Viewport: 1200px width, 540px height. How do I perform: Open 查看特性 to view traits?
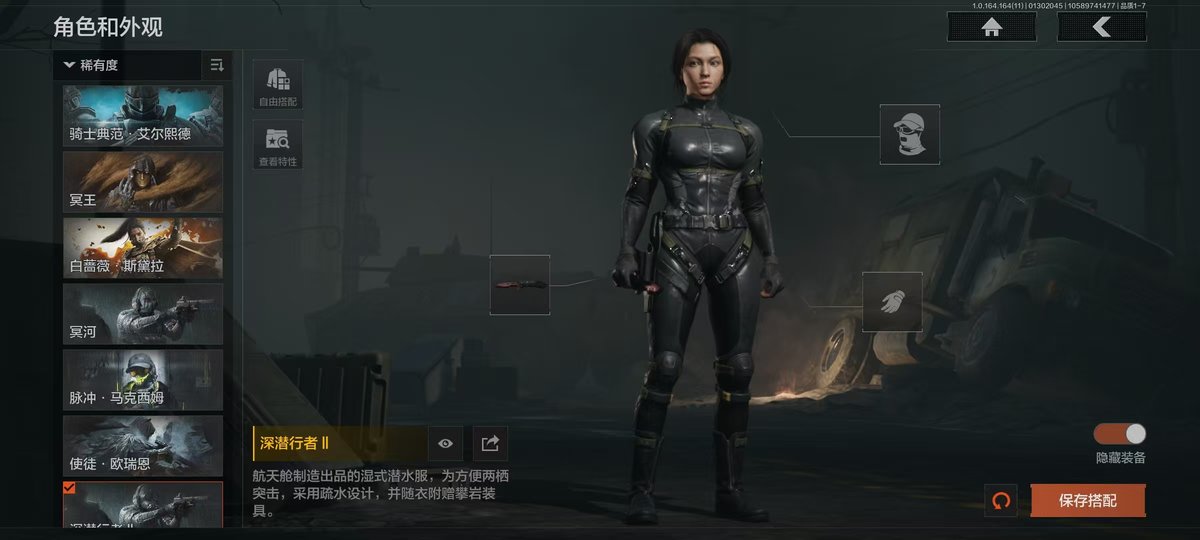click(278, 145)
